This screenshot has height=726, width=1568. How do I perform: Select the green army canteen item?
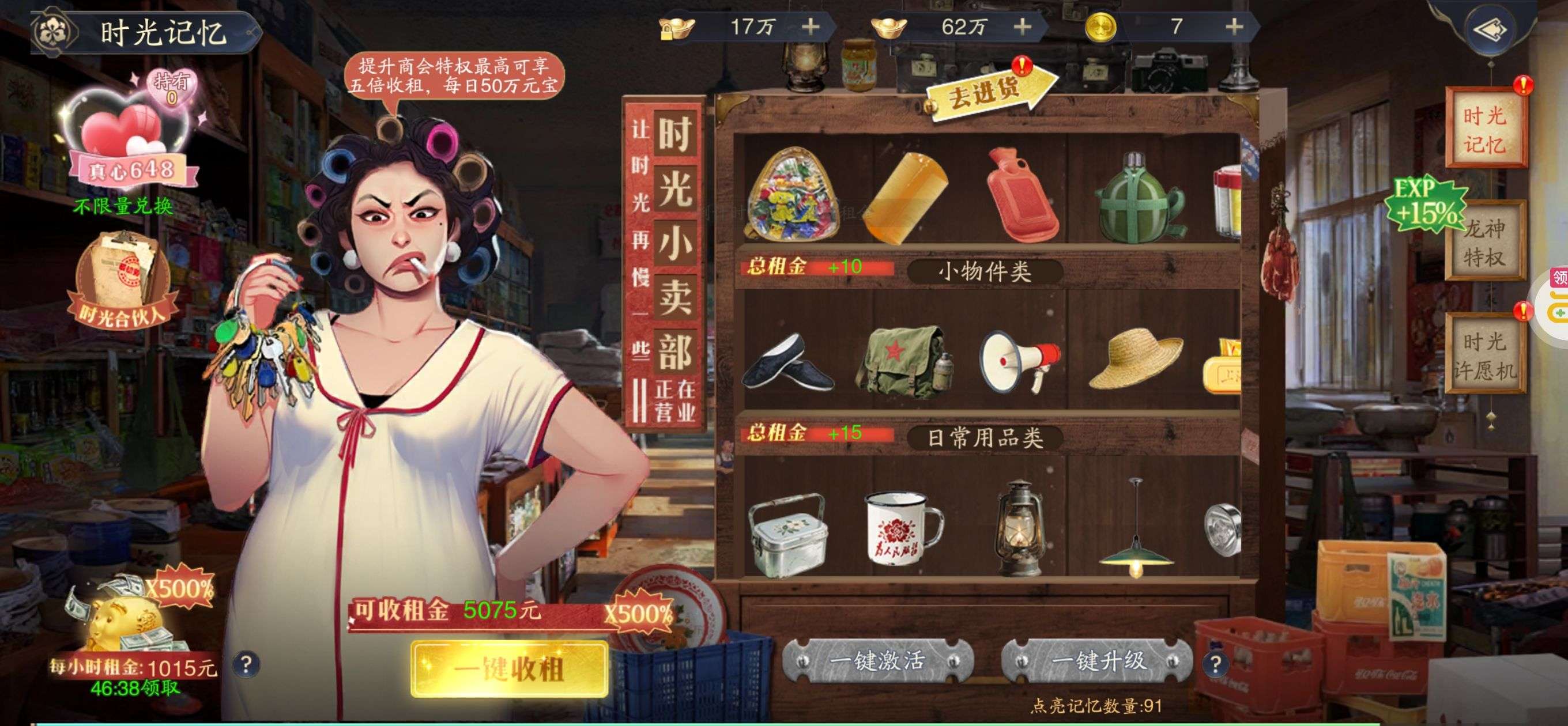point(1139,198)
